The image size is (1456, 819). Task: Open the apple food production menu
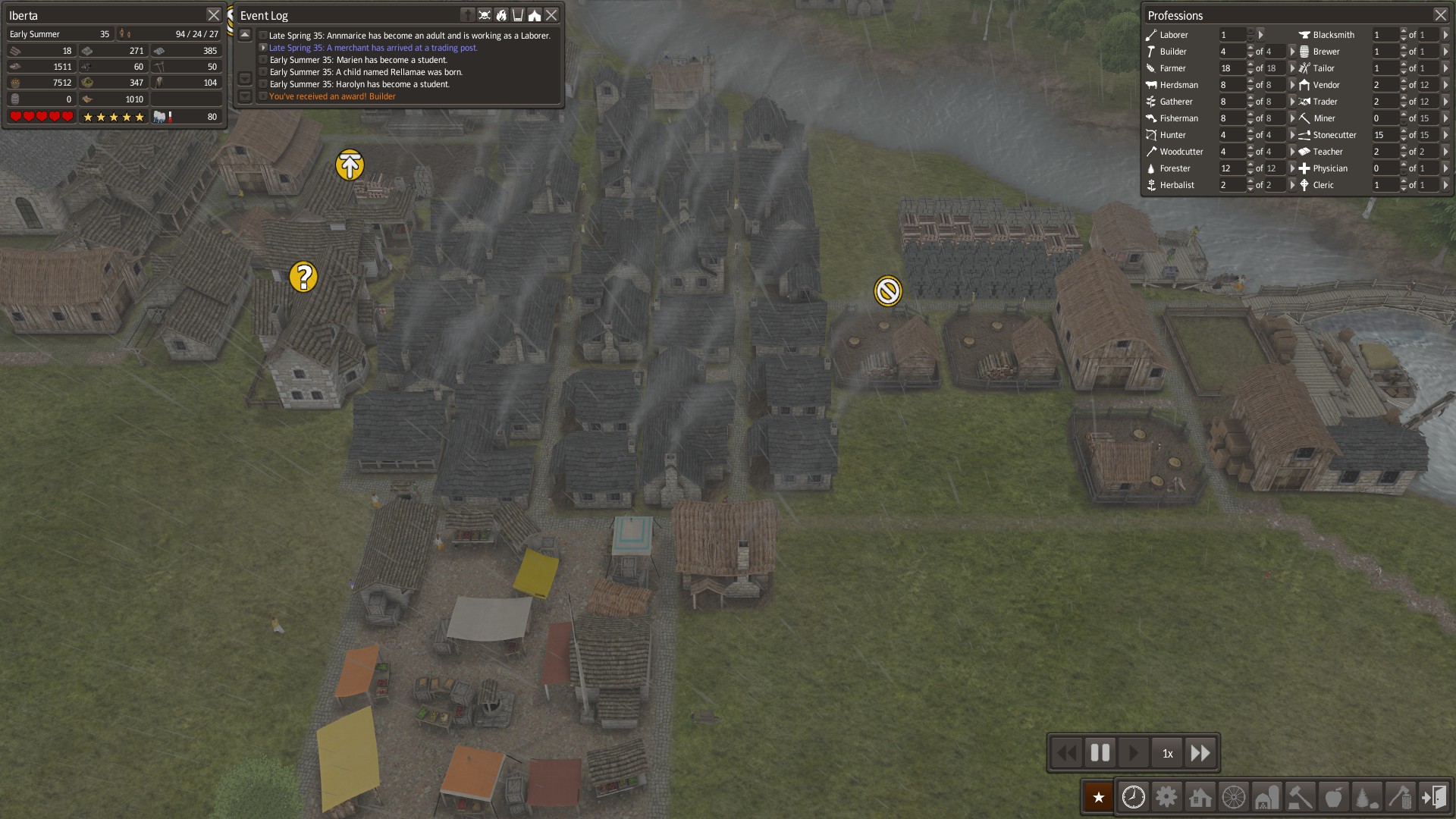[x=1333, y=797]
